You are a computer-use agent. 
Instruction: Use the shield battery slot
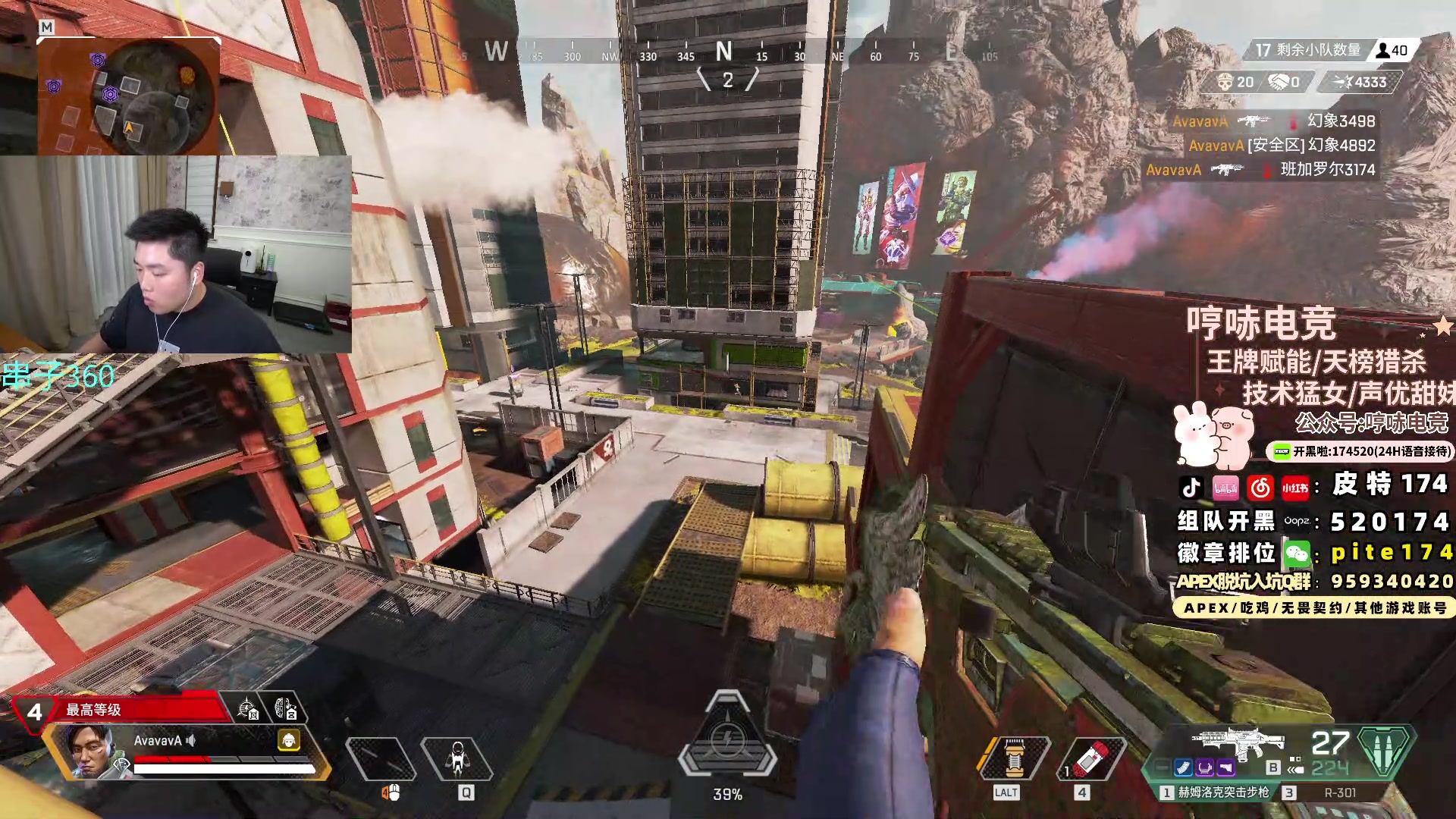point(1015,757)
